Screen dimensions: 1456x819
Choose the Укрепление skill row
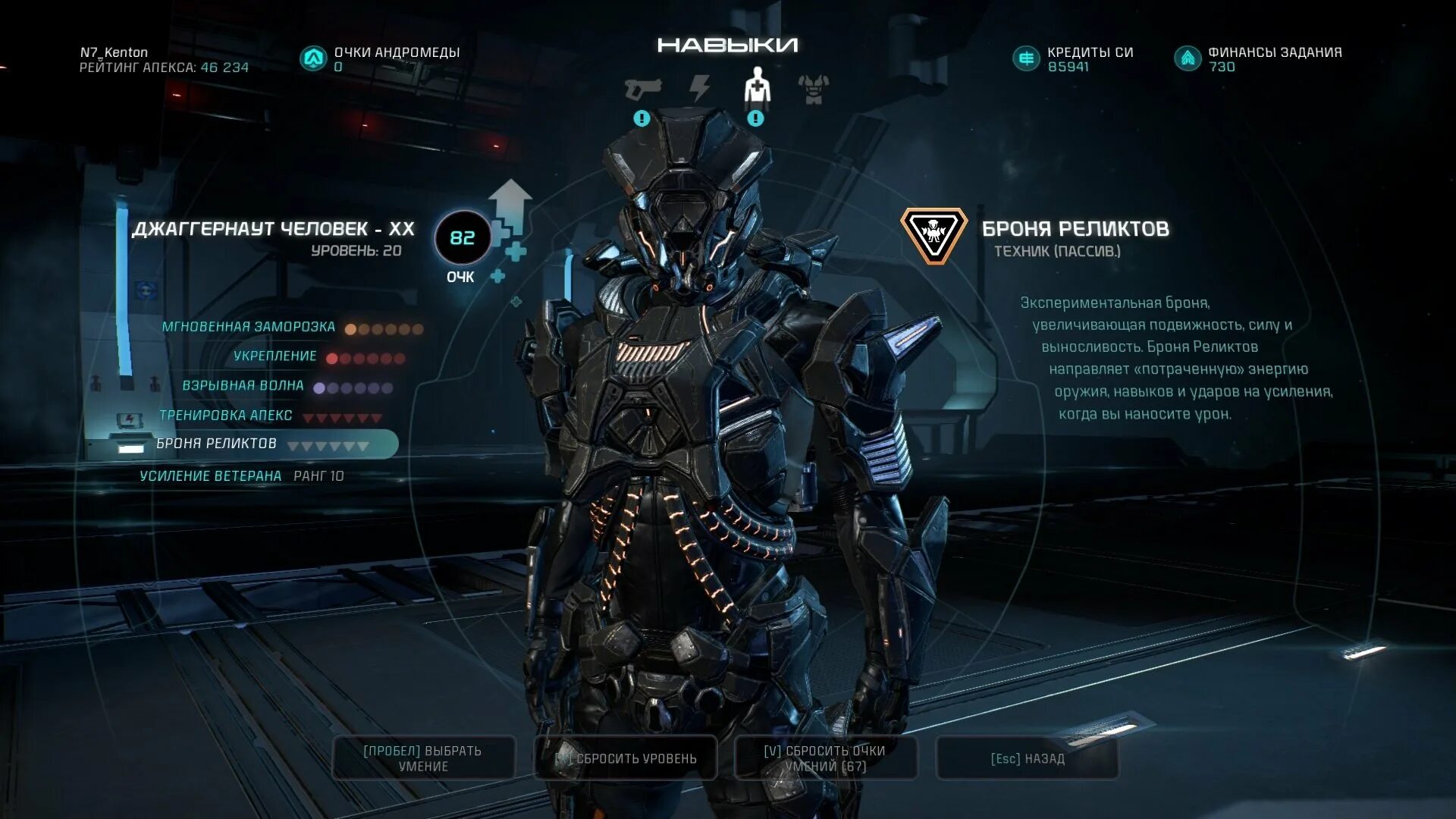275,356
